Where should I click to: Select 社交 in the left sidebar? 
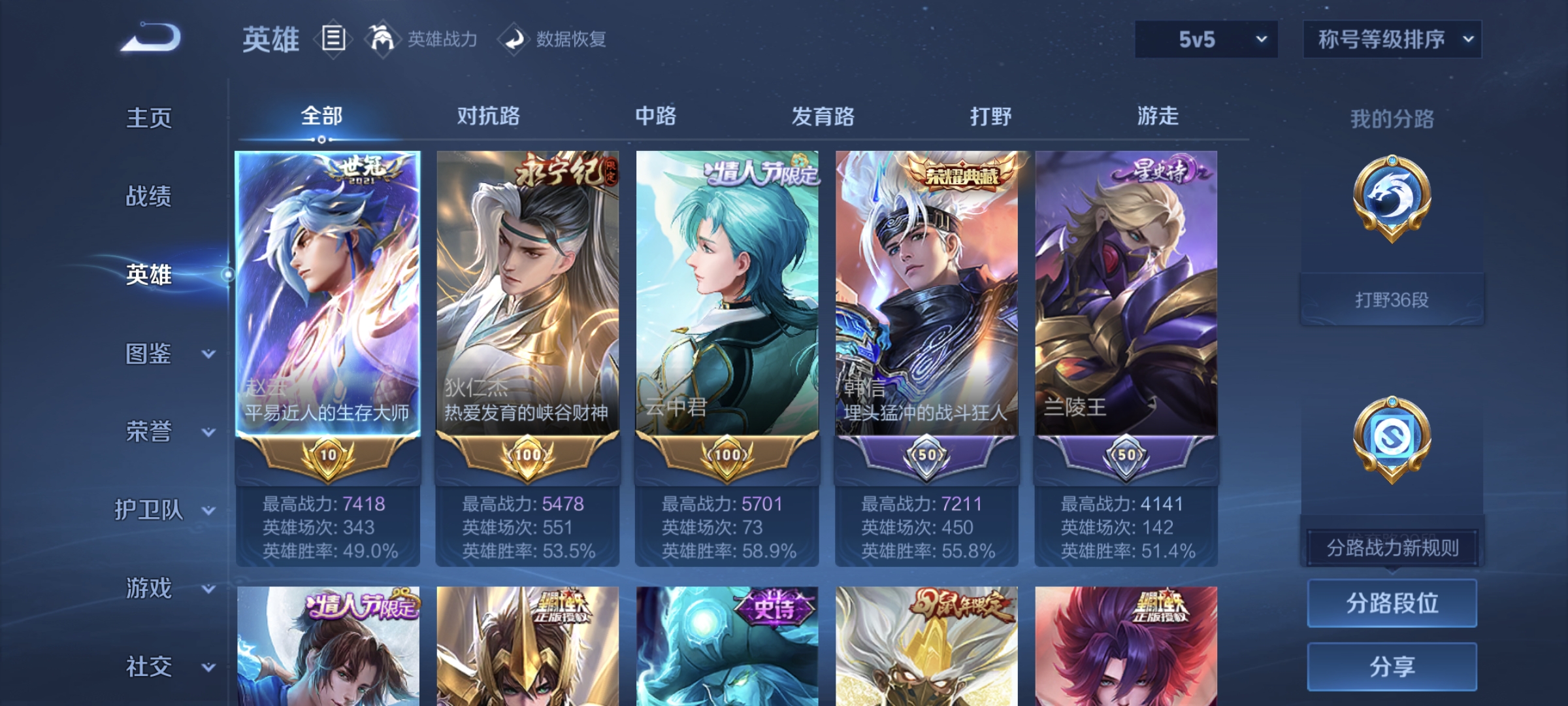(149, 665)
